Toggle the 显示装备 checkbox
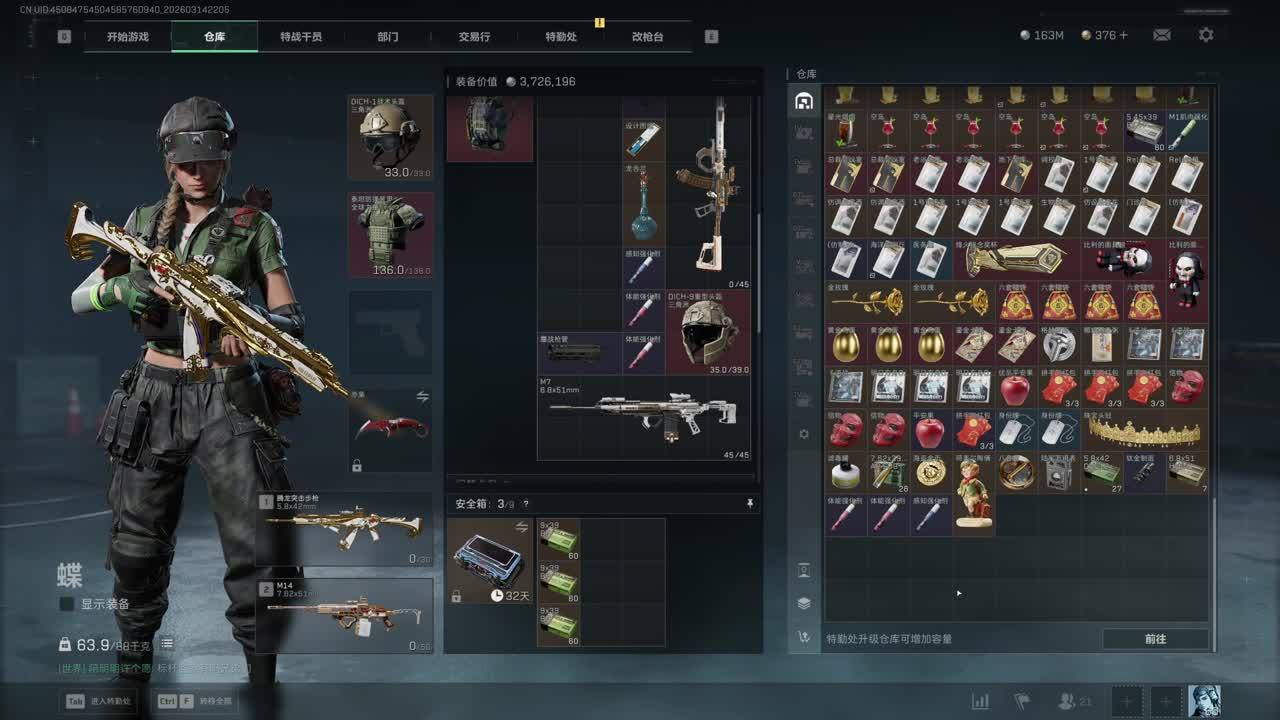Screen dimensions: 1280x720 (x=67, y=604)
